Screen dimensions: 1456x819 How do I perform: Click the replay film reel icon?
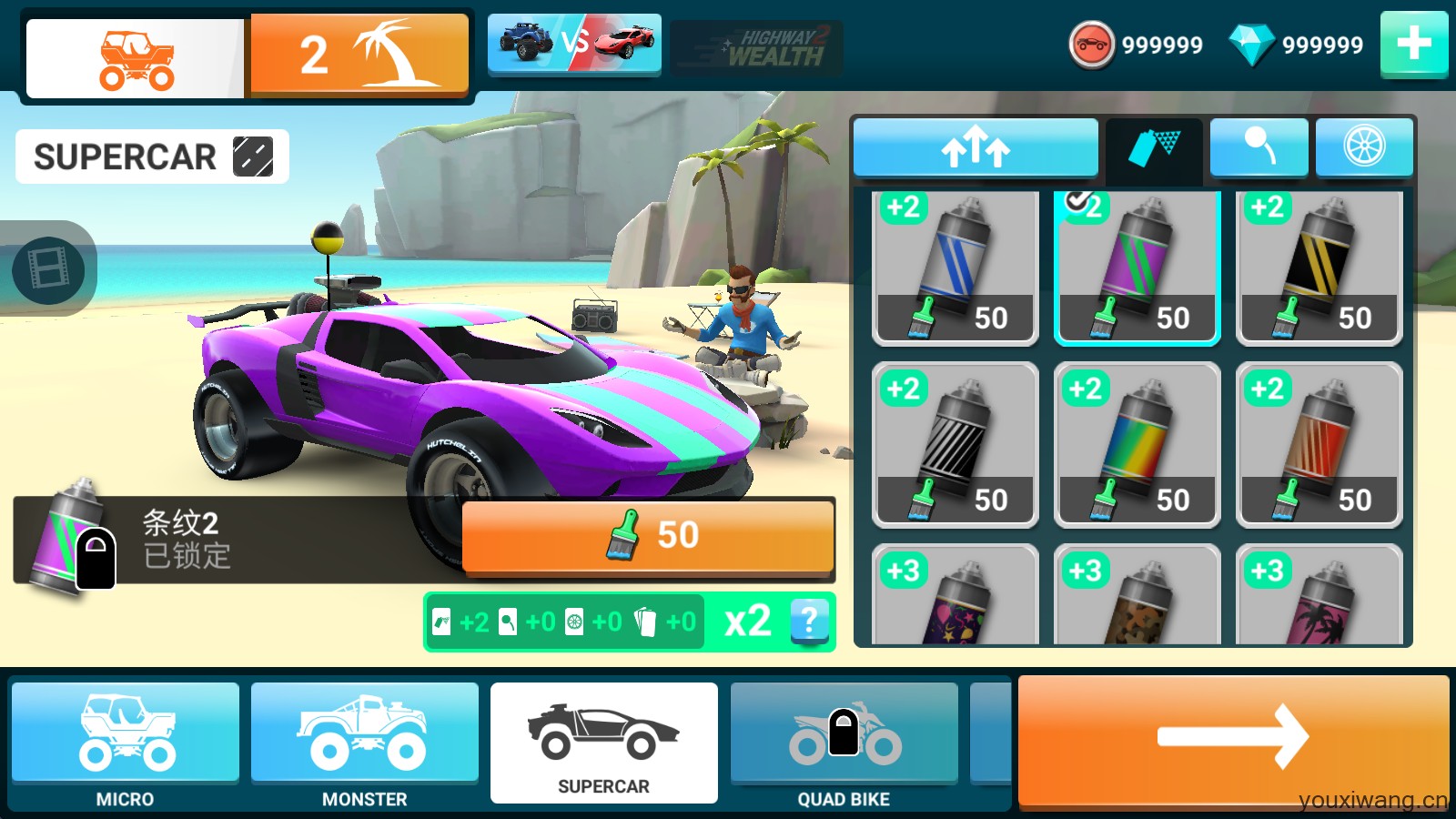[50, 270]
